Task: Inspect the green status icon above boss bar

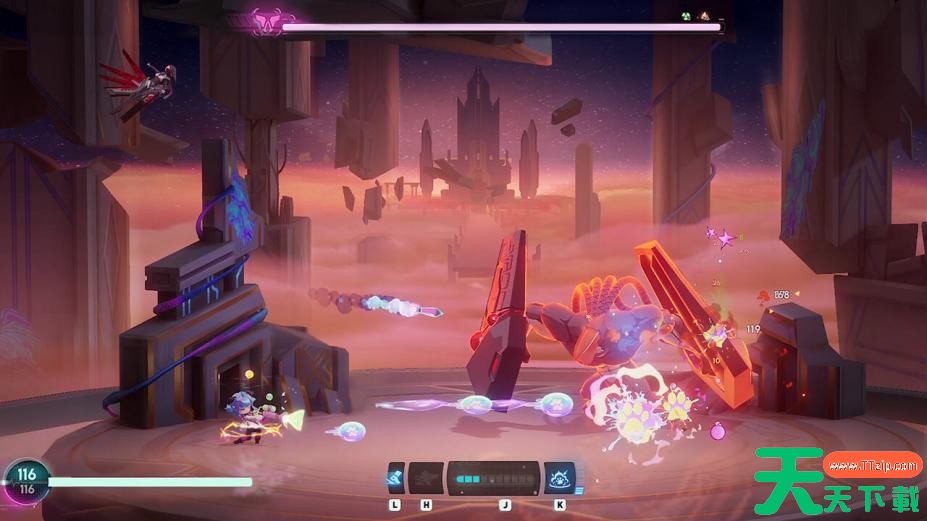Action: click(x=686, y=17)
